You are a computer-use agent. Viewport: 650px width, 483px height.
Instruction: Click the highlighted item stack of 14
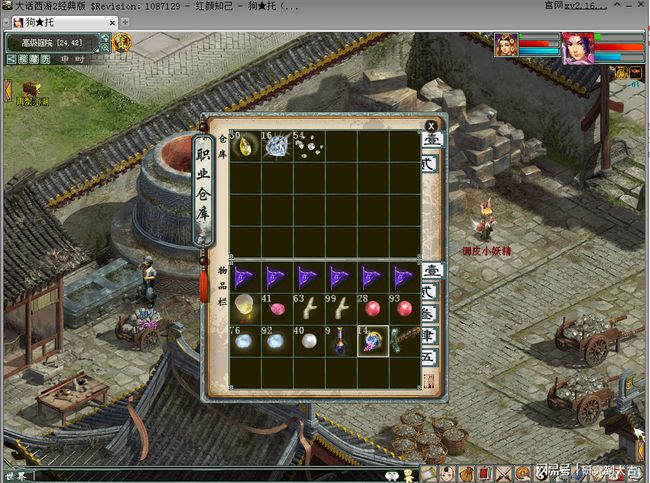[371, 339]
